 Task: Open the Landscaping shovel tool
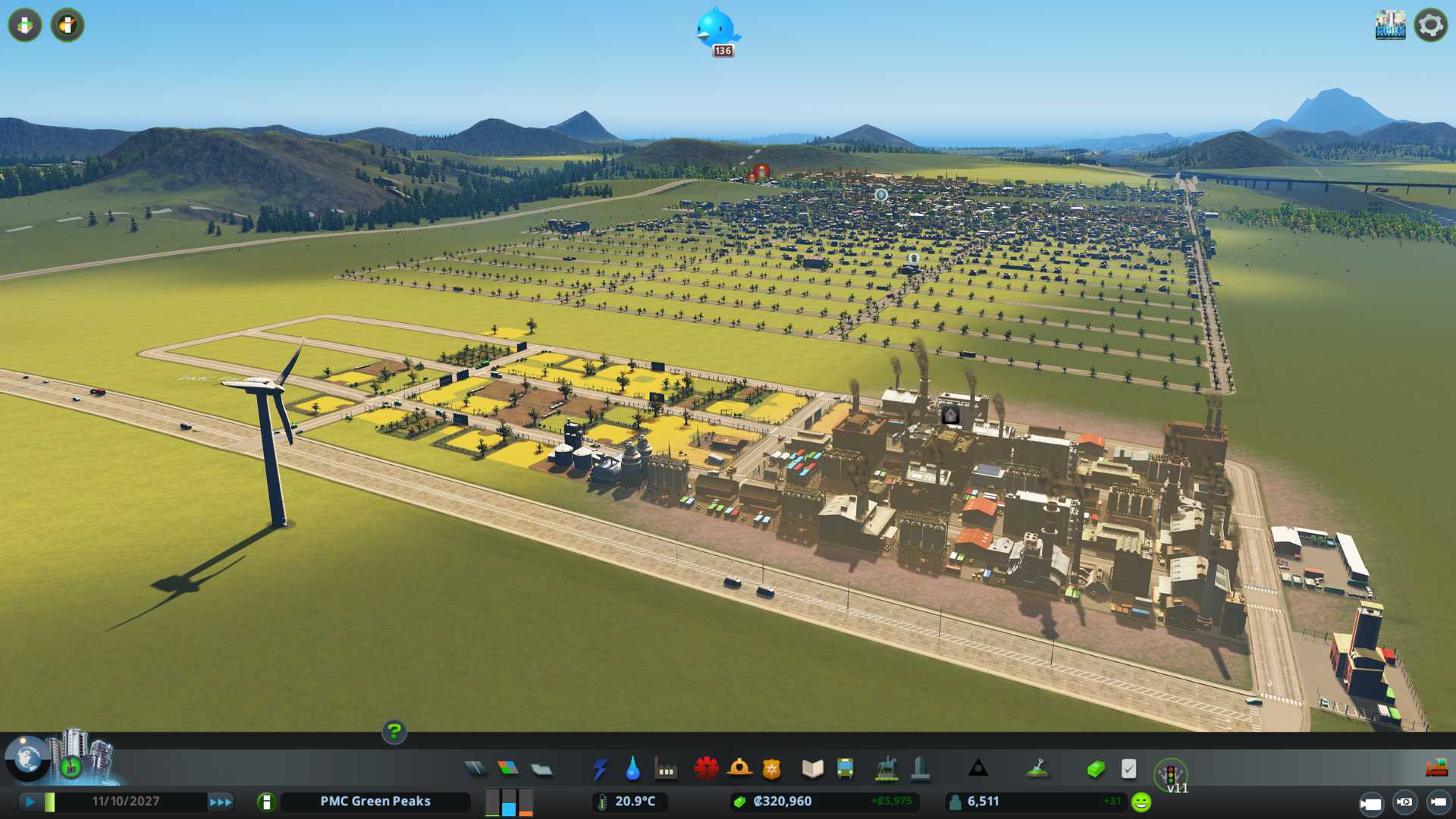(1037, 769)
